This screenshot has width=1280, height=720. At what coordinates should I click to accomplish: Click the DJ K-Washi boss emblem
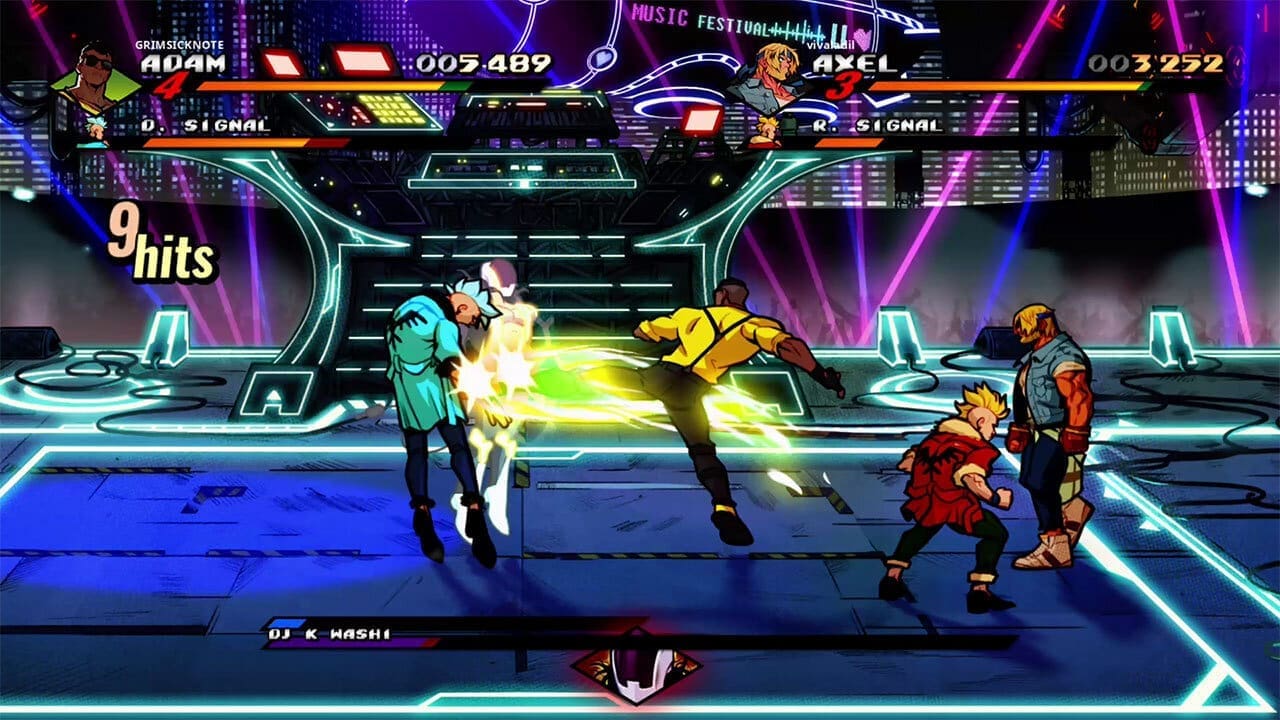635,665
